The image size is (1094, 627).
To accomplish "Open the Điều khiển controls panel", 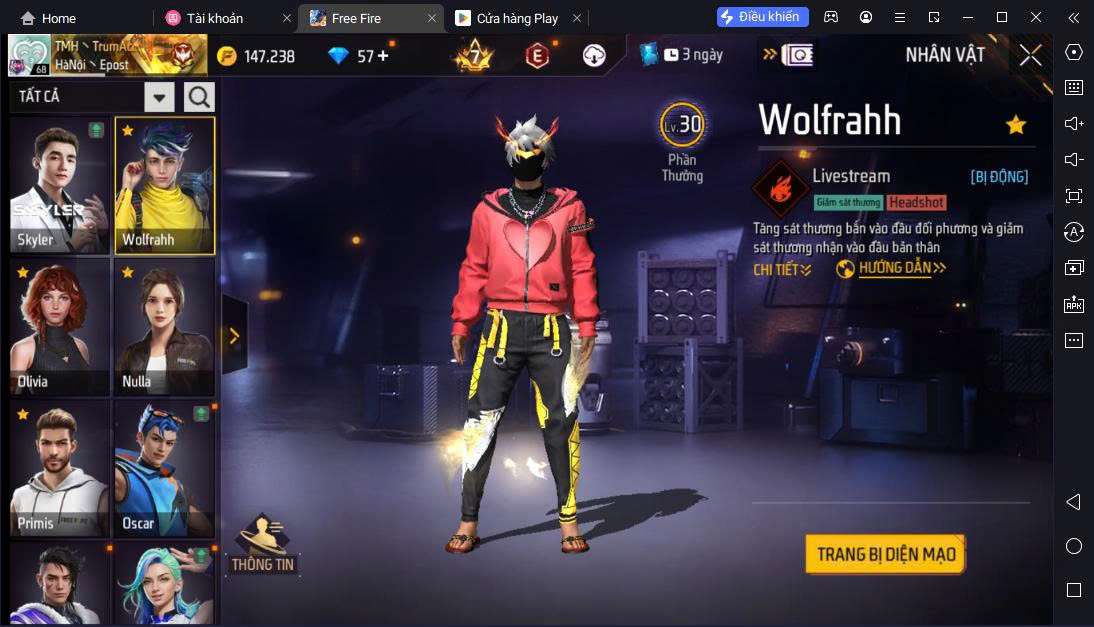I will [763, 17].
